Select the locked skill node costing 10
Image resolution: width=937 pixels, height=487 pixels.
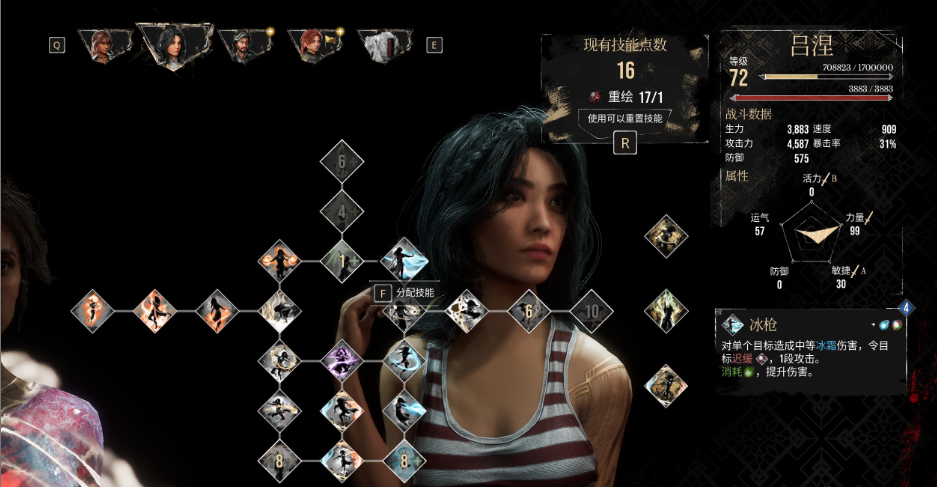(591, 311)
